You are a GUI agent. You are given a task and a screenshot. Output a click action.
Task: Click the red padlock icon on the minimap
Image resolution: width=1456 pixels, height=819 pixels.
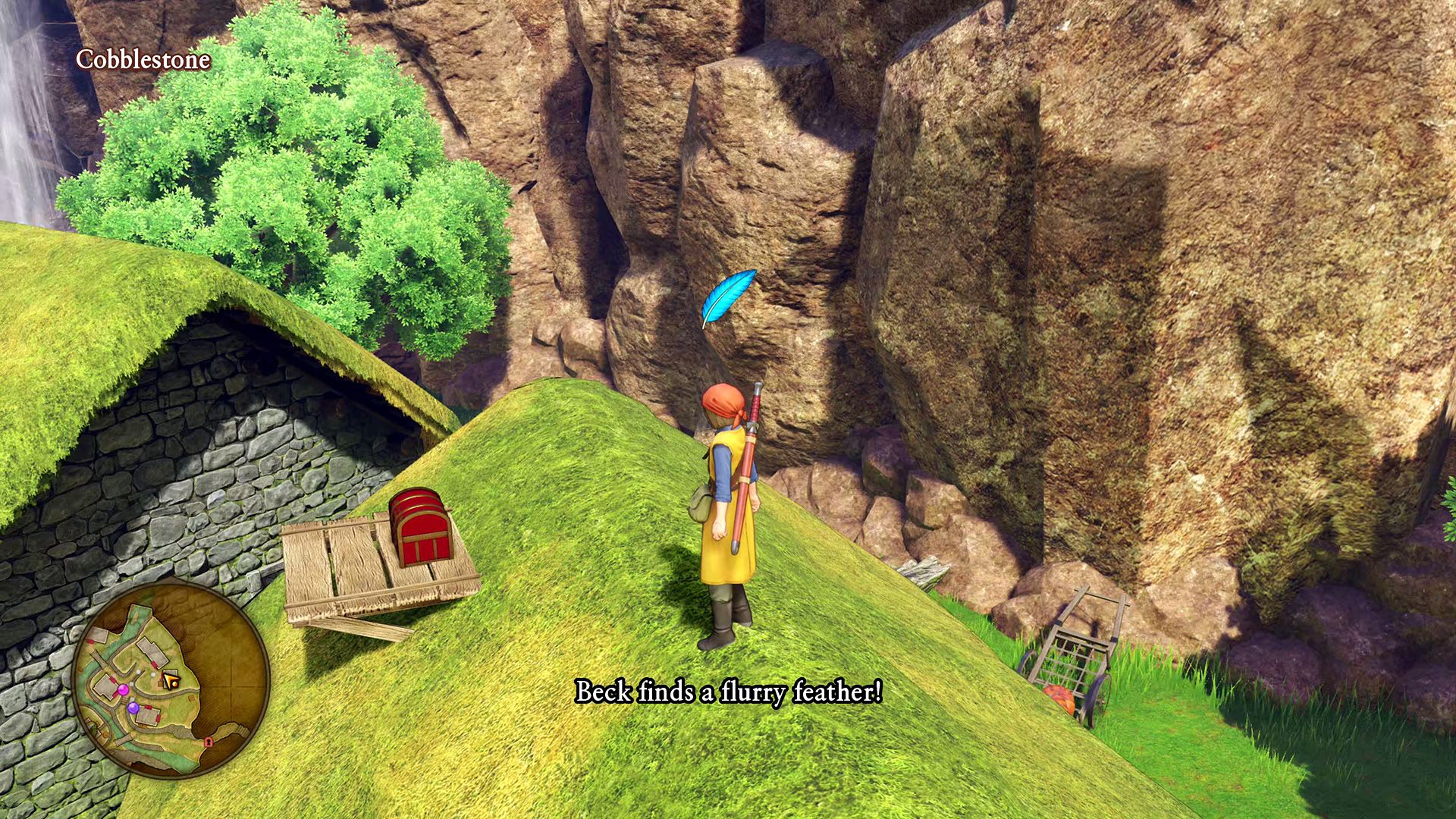tap(208, 743)
